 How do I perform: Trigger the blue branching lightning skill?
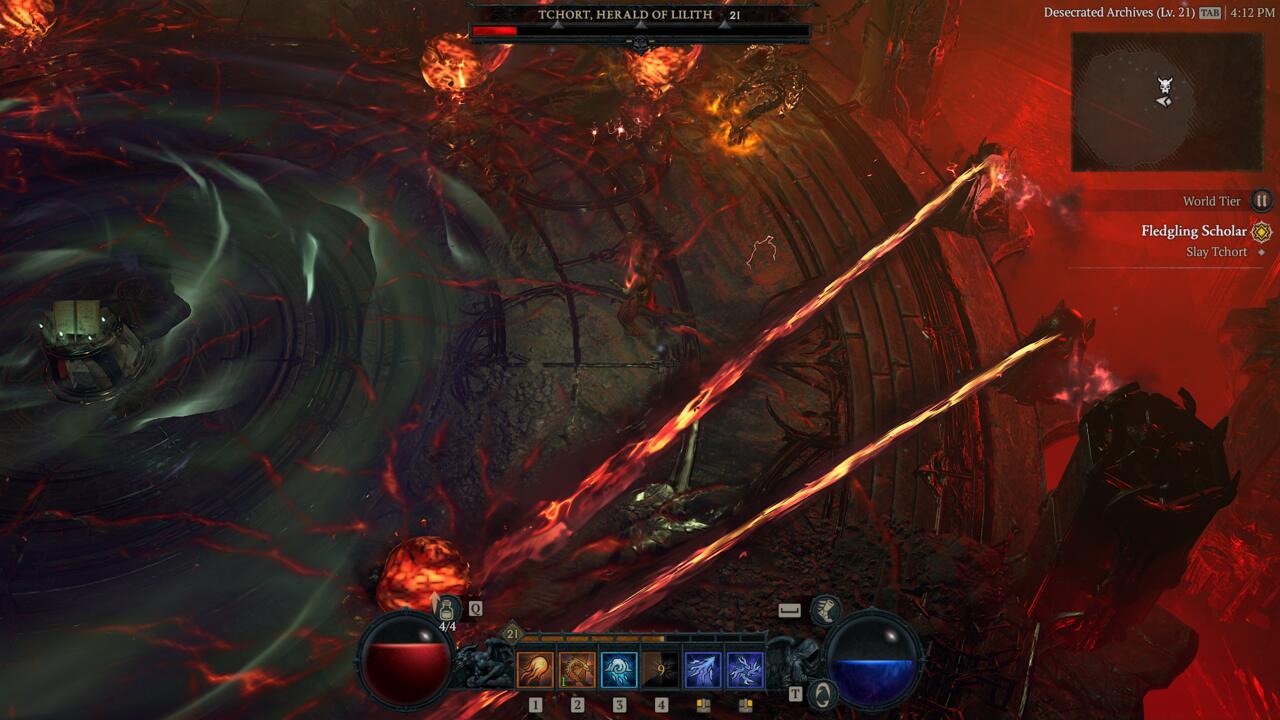click(x=745, y=670)
